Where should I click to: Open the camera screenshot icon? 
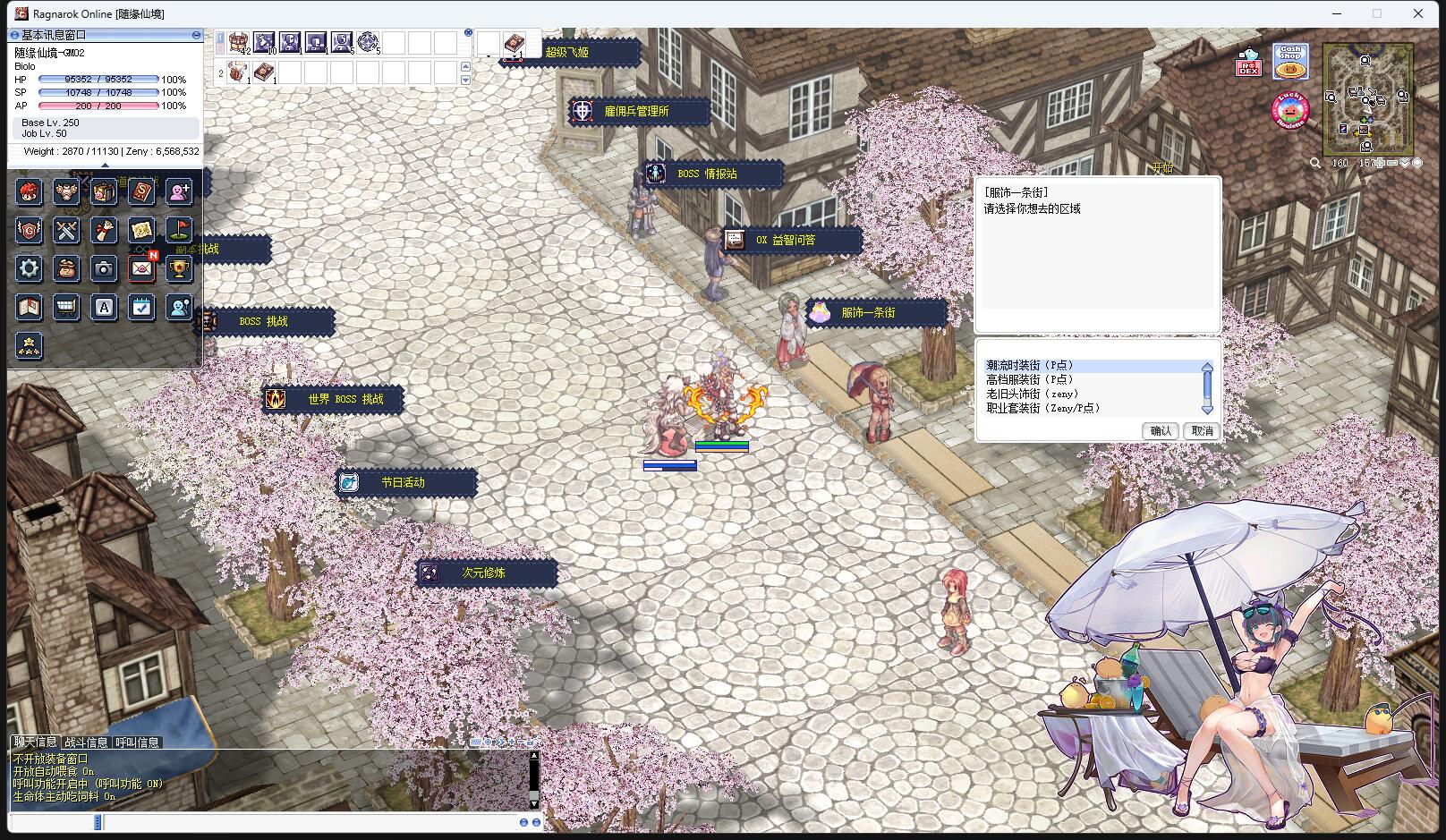tap(104, 268)
